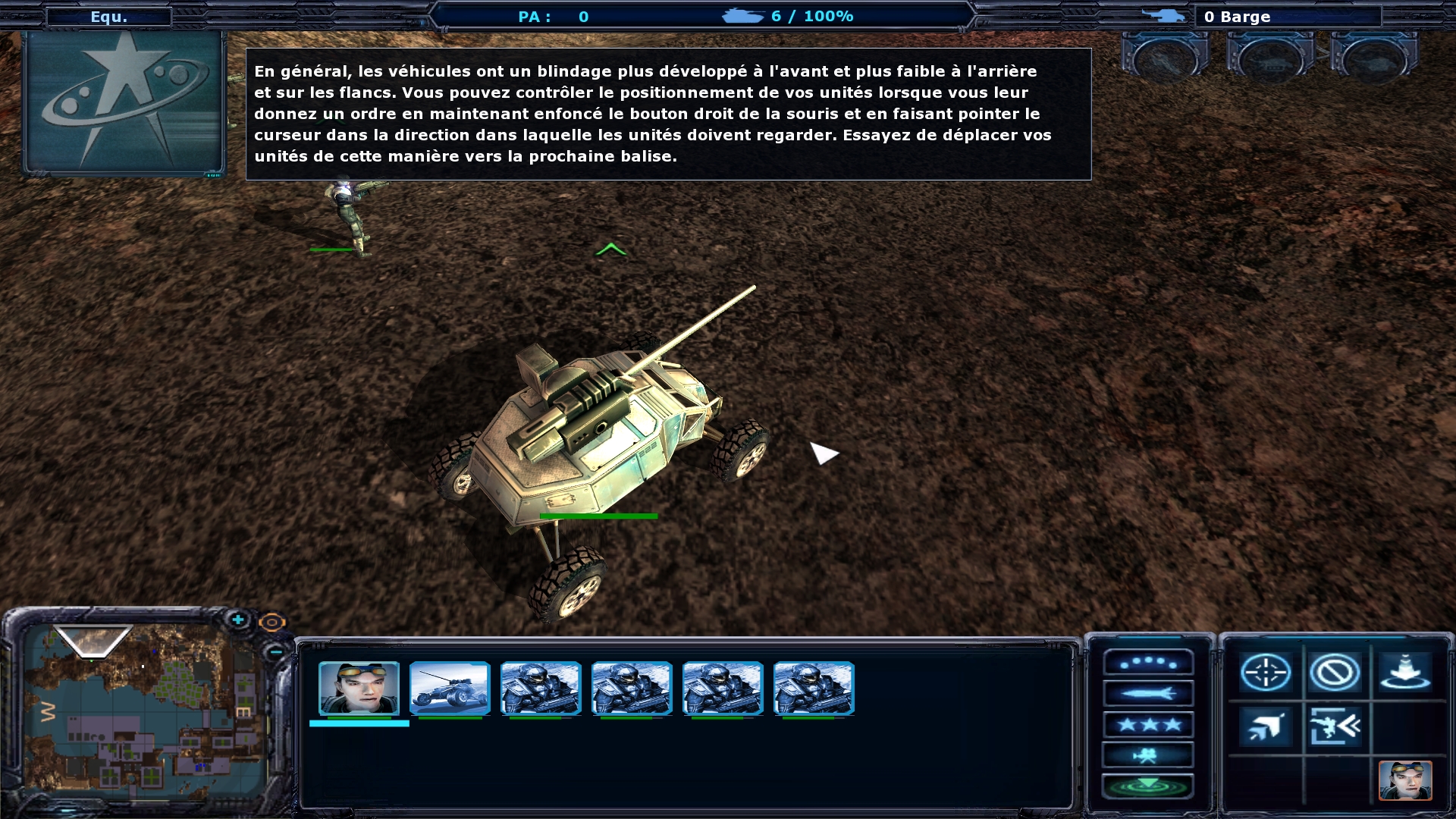
Task: Select the running soldier retreat command
Action: pos(1334,726)
